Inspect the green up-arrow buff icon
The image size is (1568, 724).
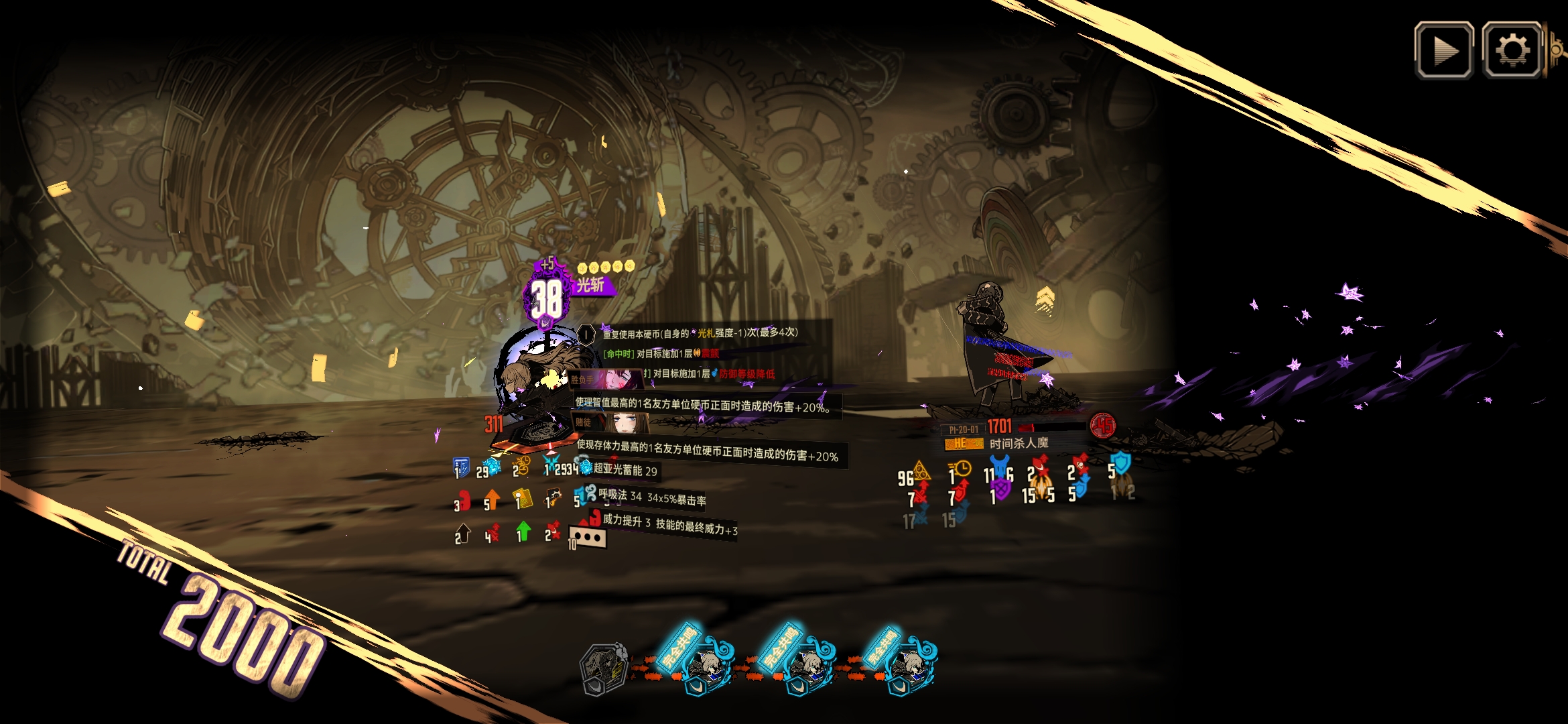pyautogui.click(x=523, y=532)
